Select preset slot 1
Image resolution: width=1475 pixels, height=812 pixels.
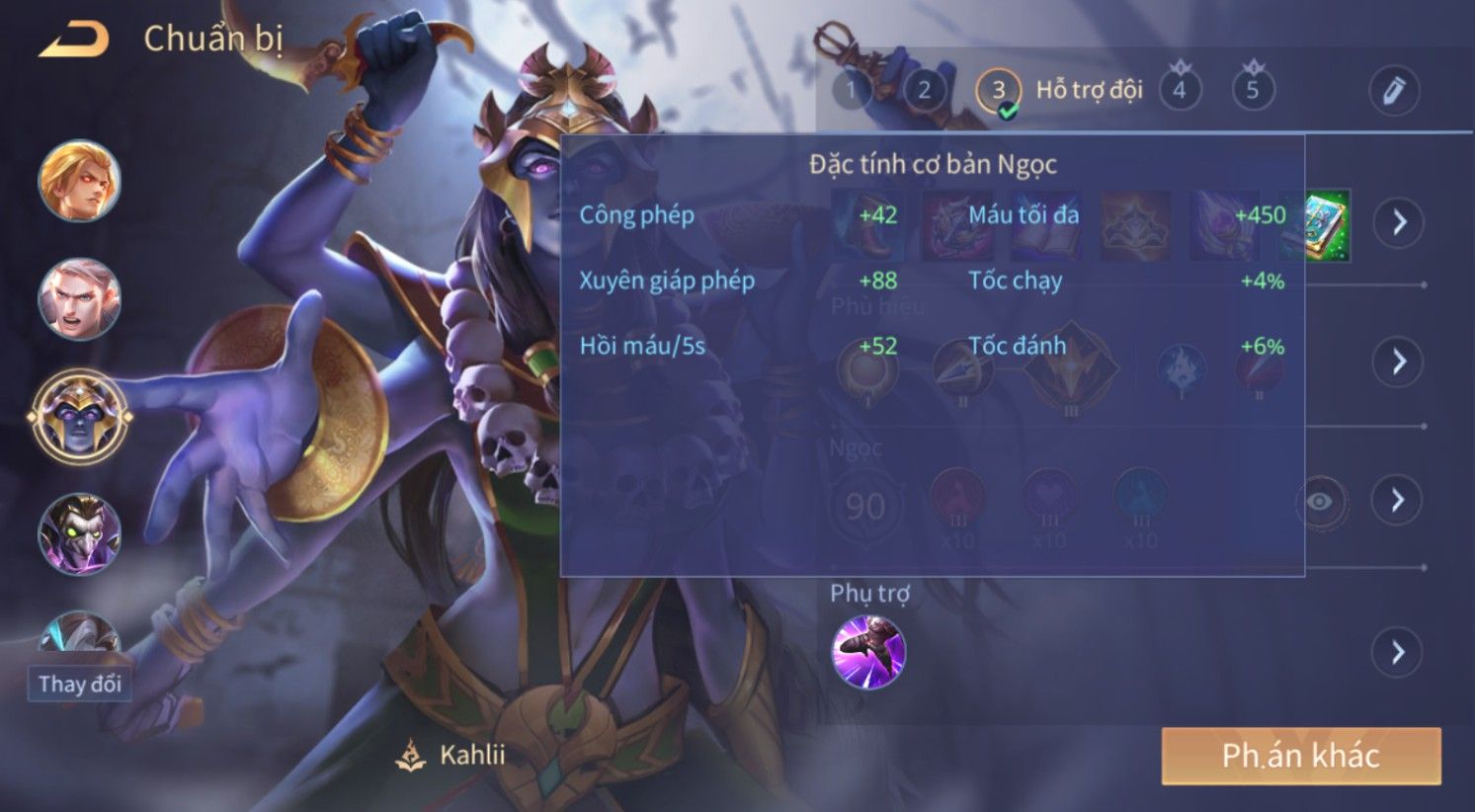pos(851,91)
